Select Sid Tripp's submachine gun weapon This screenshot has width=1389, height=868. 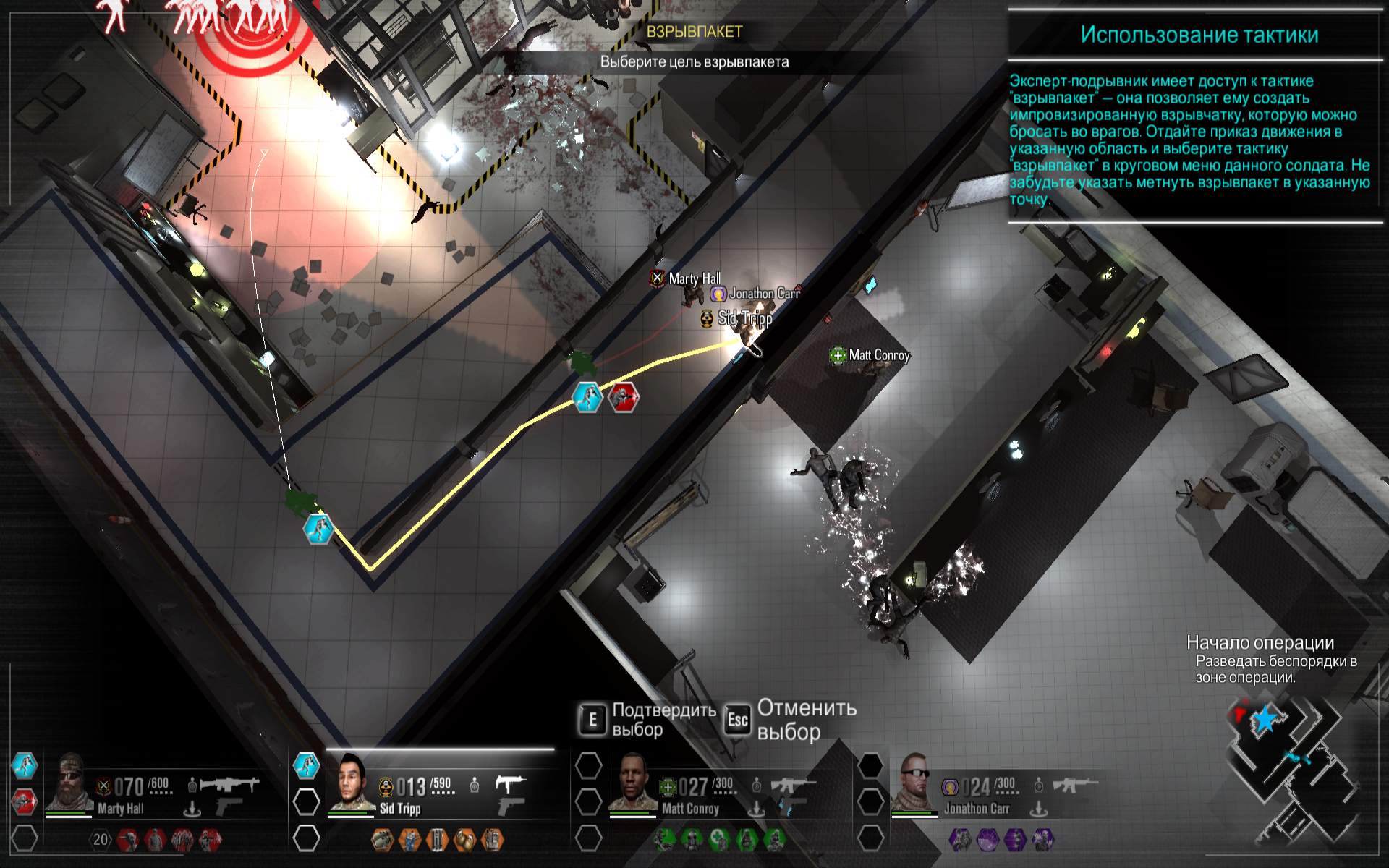[x=511, y=783]
